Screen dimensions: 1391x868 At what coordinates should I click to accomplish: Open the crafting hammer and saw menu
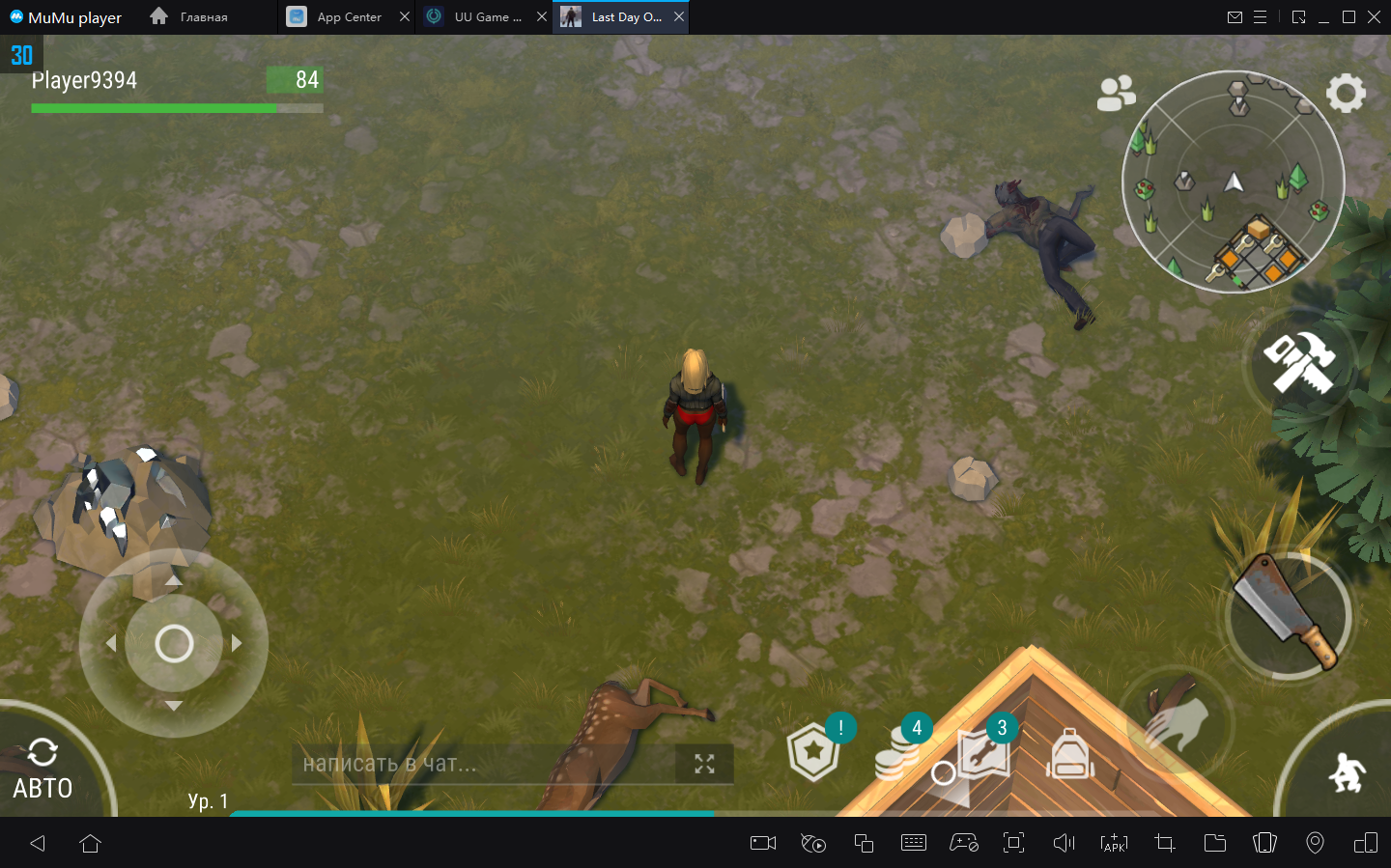click(x=1299, y=363)
